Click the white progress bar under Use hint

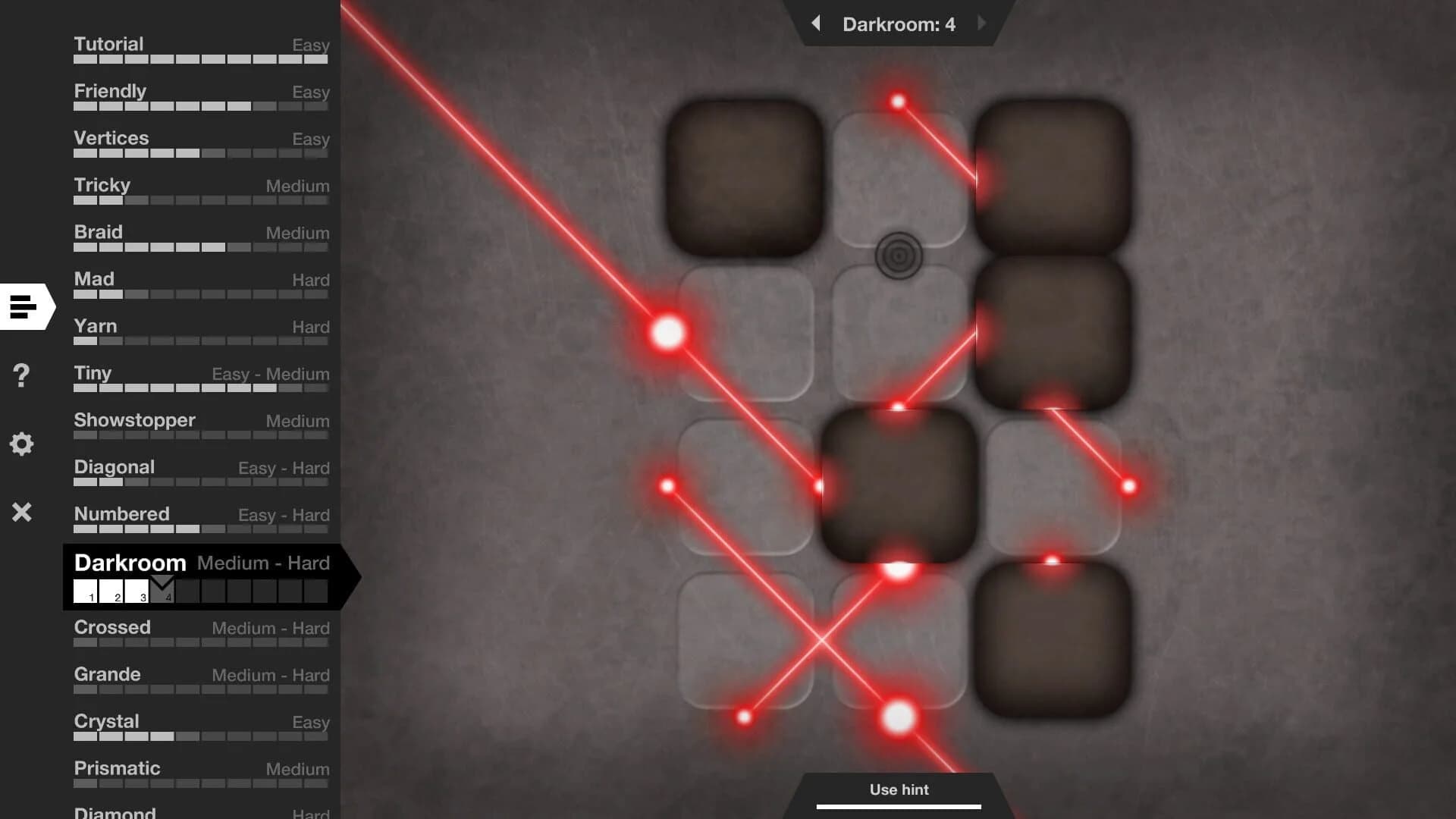899,804
